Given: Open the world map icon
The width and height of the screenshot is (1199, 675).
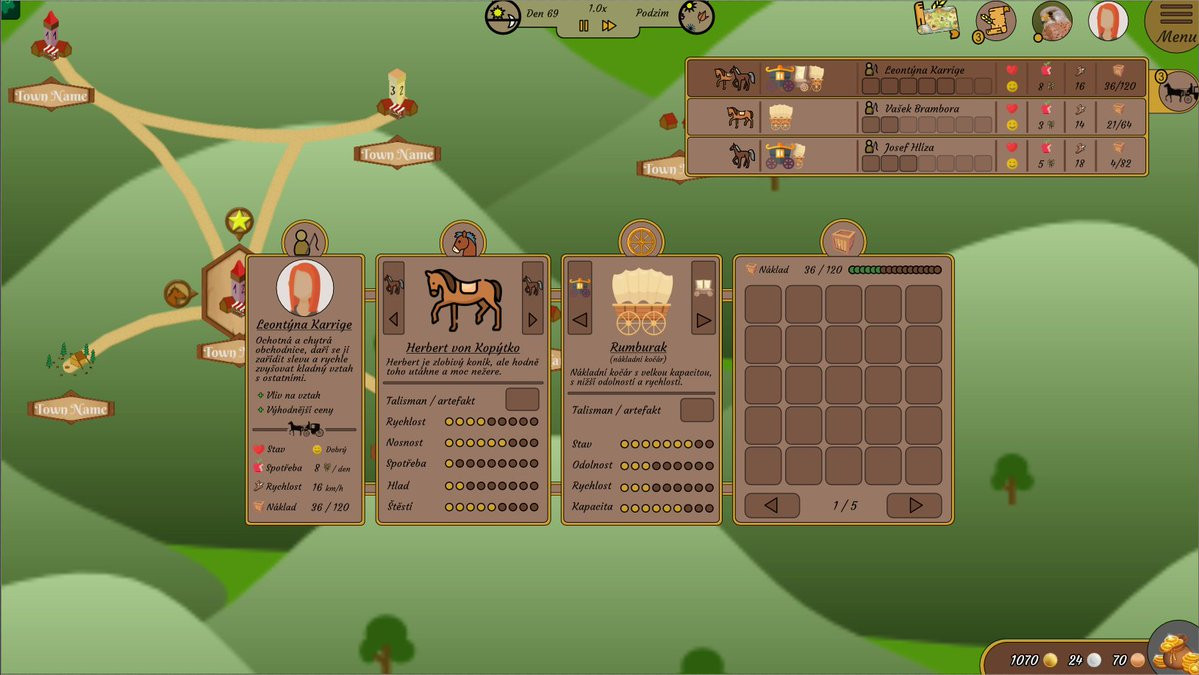Looking at the screenshot, I should coord(937,20).
